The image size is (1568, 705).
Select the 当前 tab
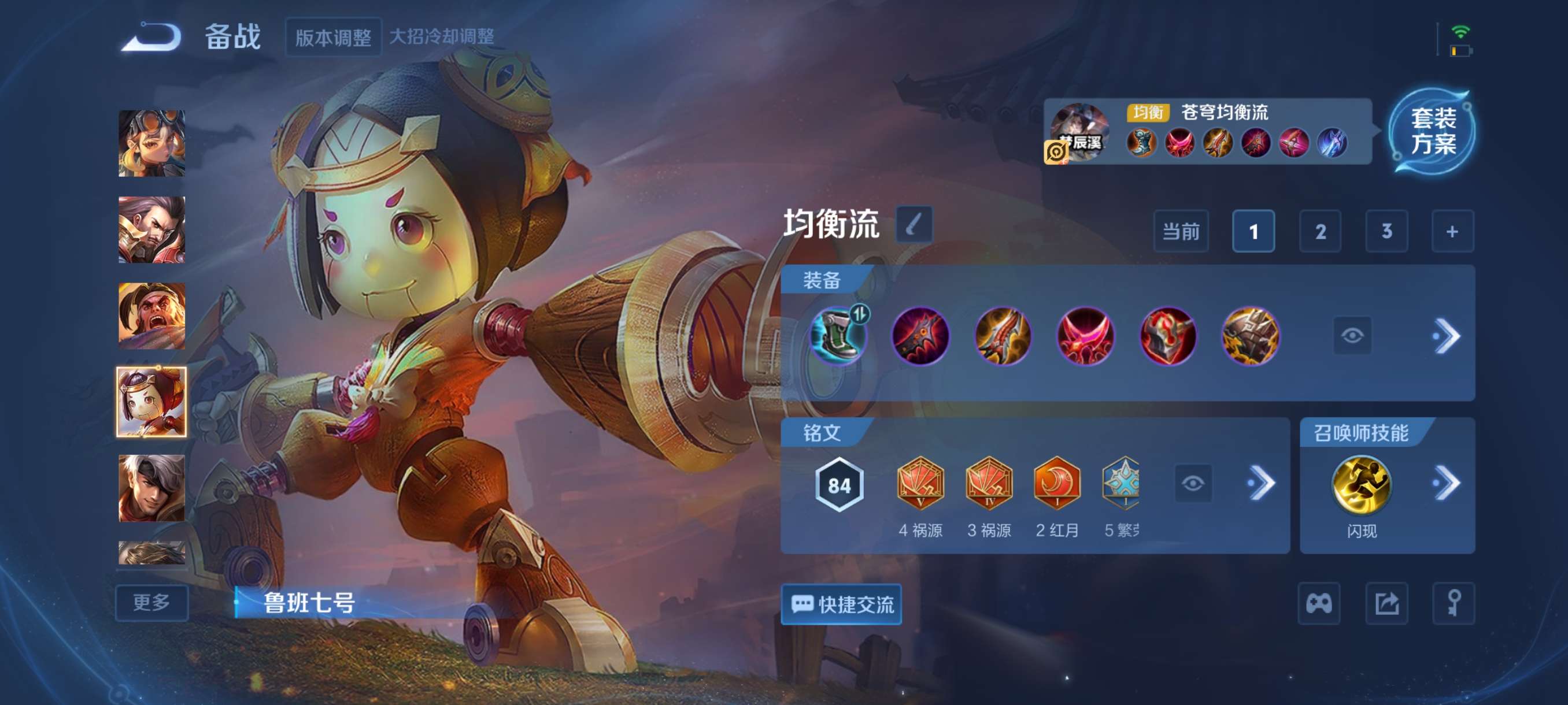pyautogui.click(x=1181, y=231)
